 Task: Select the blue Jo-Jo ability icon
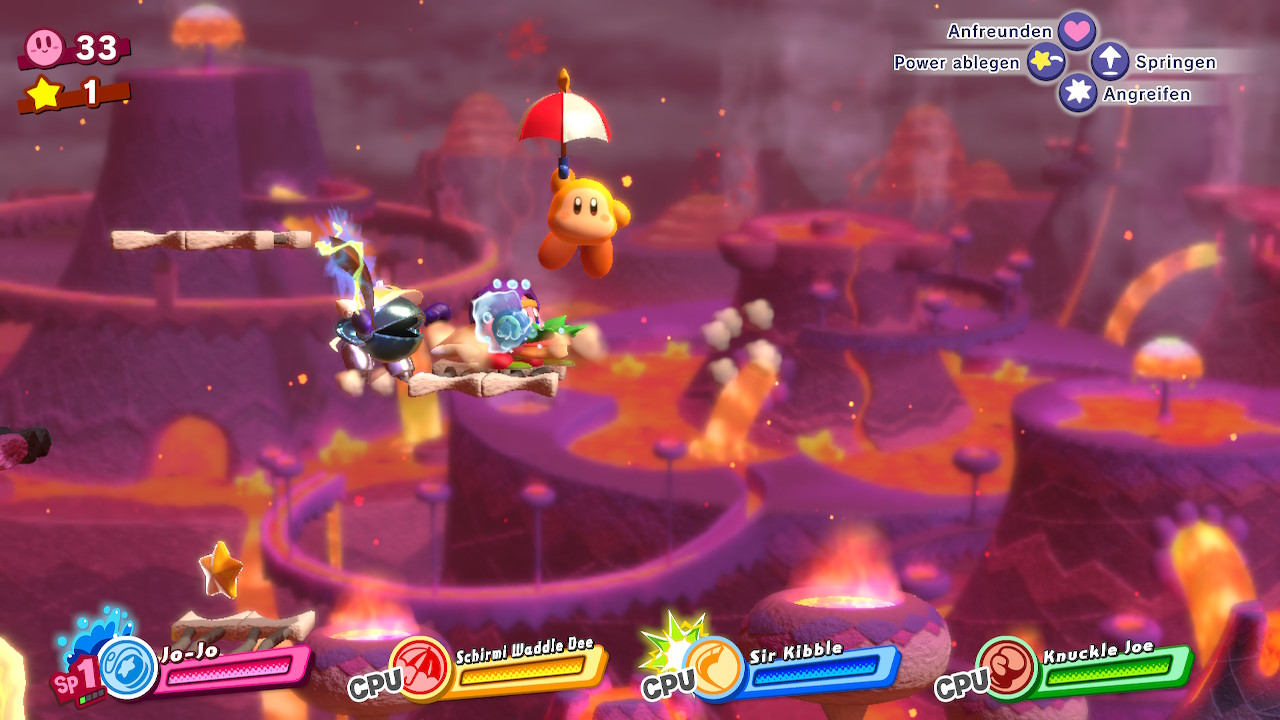click(x=128, y=668)
